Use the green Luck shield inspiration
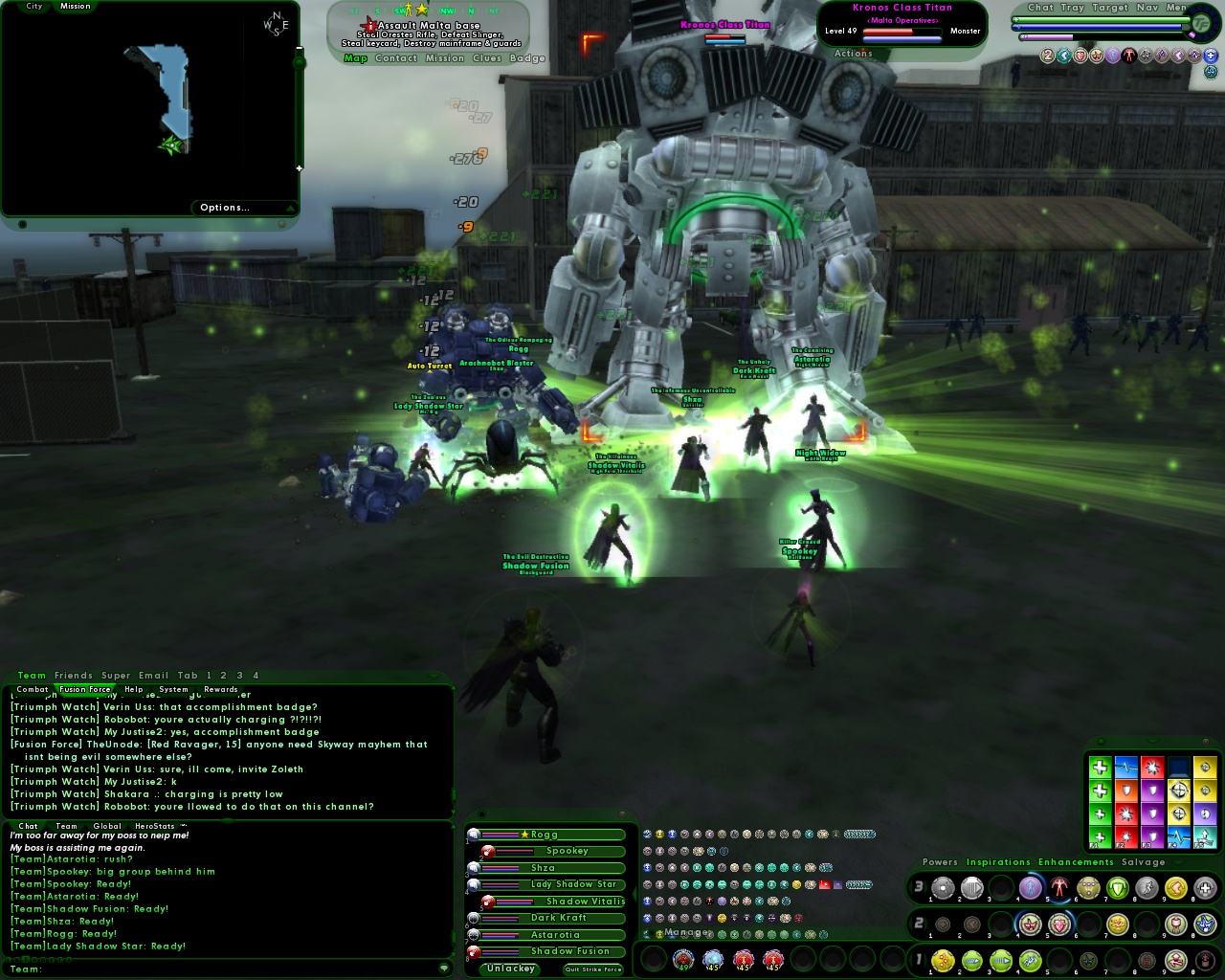 pos(1152,791)
